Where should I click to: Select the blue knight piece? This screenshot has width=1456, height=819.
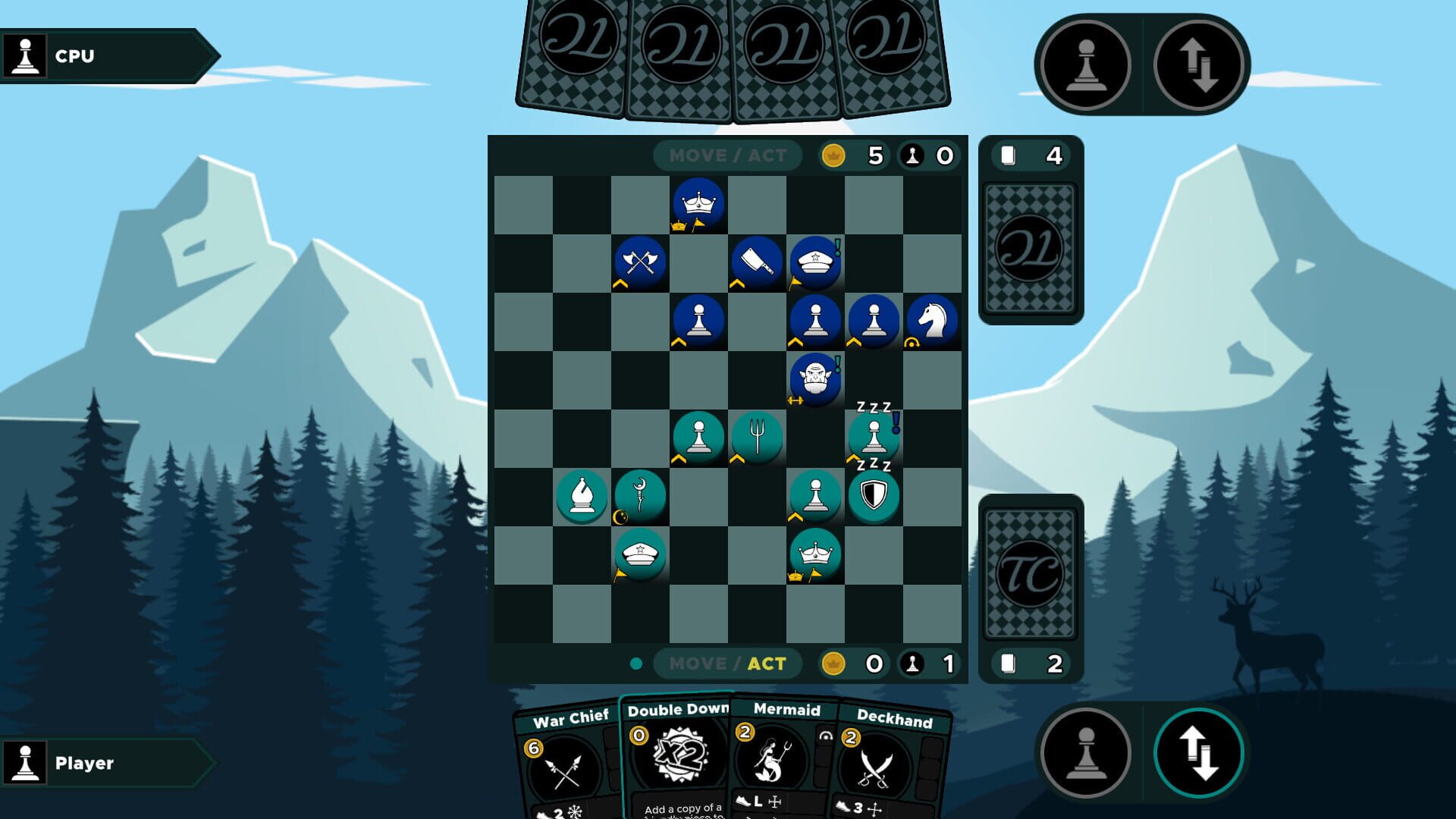coord(931,319)
